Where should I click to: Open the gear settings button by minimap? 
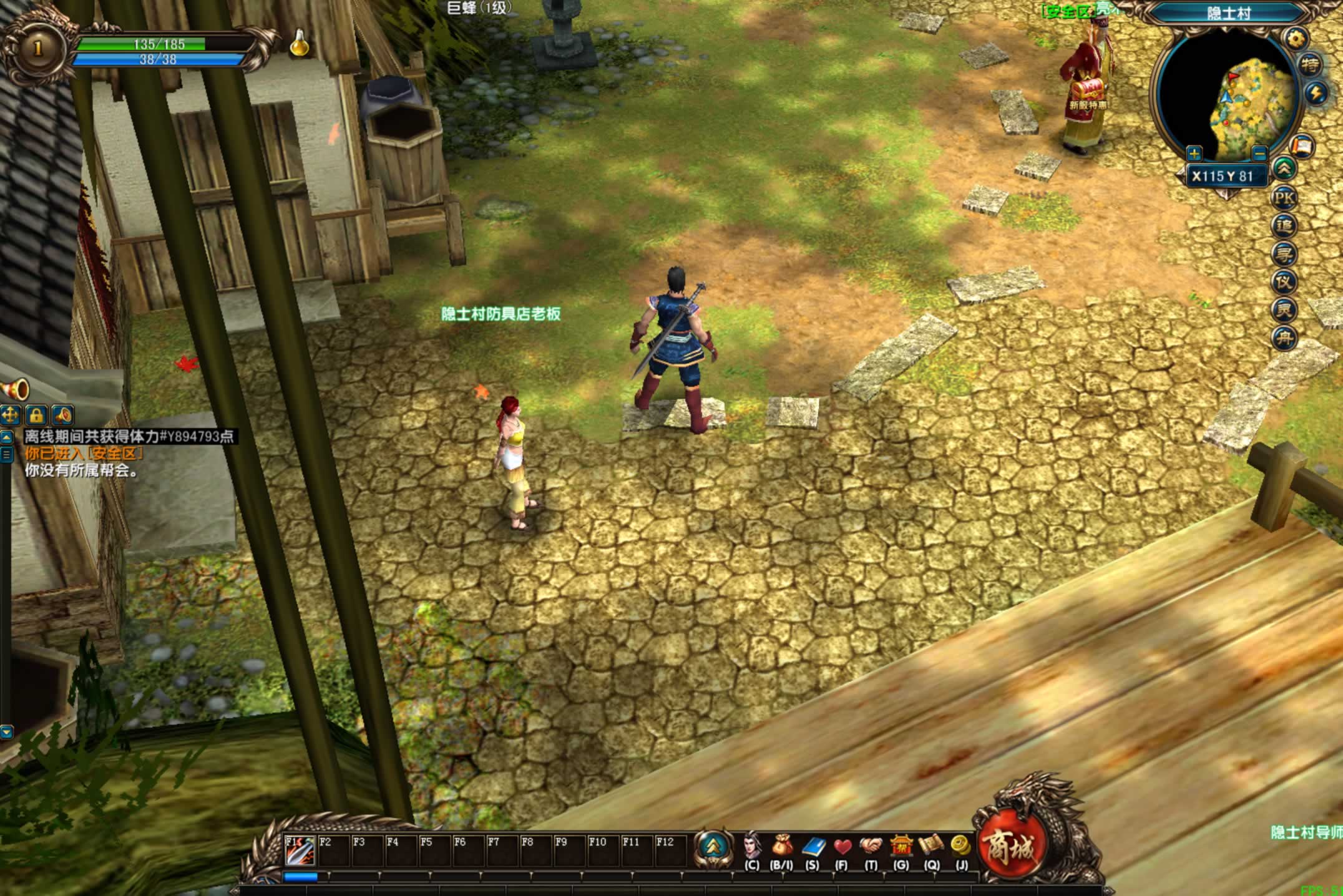click(x=1296, y=39)
